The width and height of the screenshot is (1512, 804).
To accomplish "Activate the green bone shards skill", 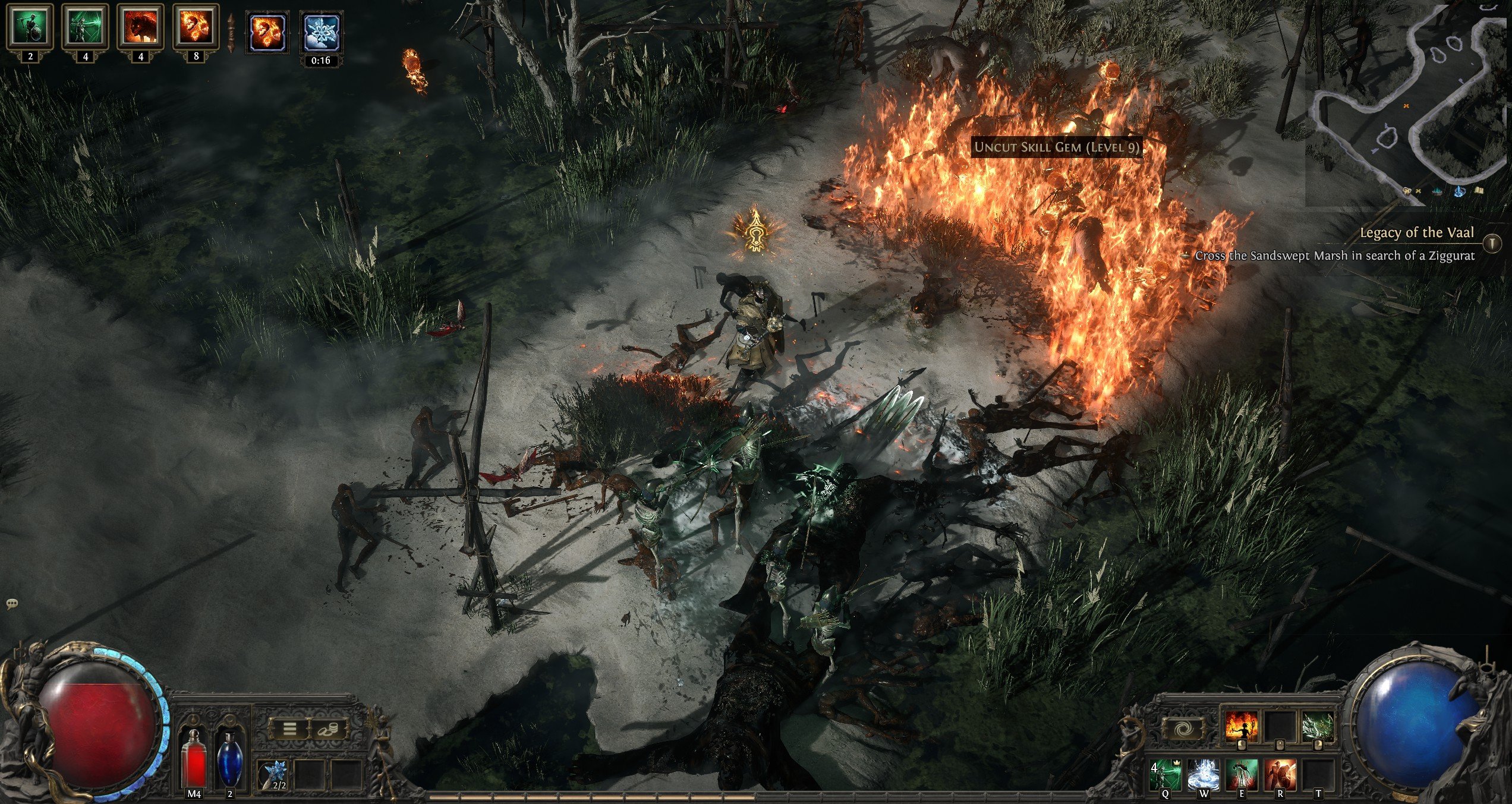I will pyautogui.click(x=1318, y=726).
